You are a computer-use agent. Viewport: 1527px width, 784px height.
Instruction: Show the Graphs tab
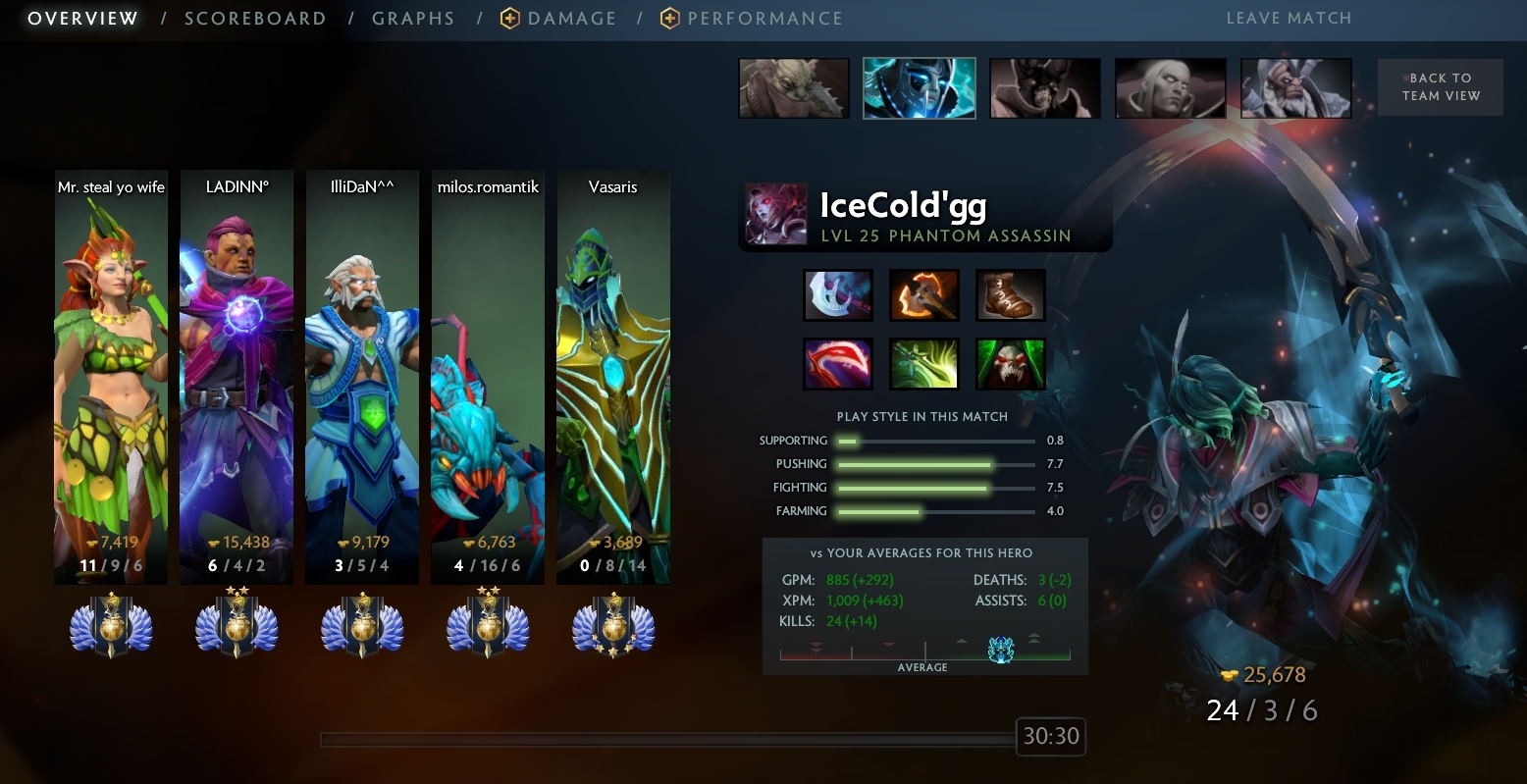pos(413,19)
